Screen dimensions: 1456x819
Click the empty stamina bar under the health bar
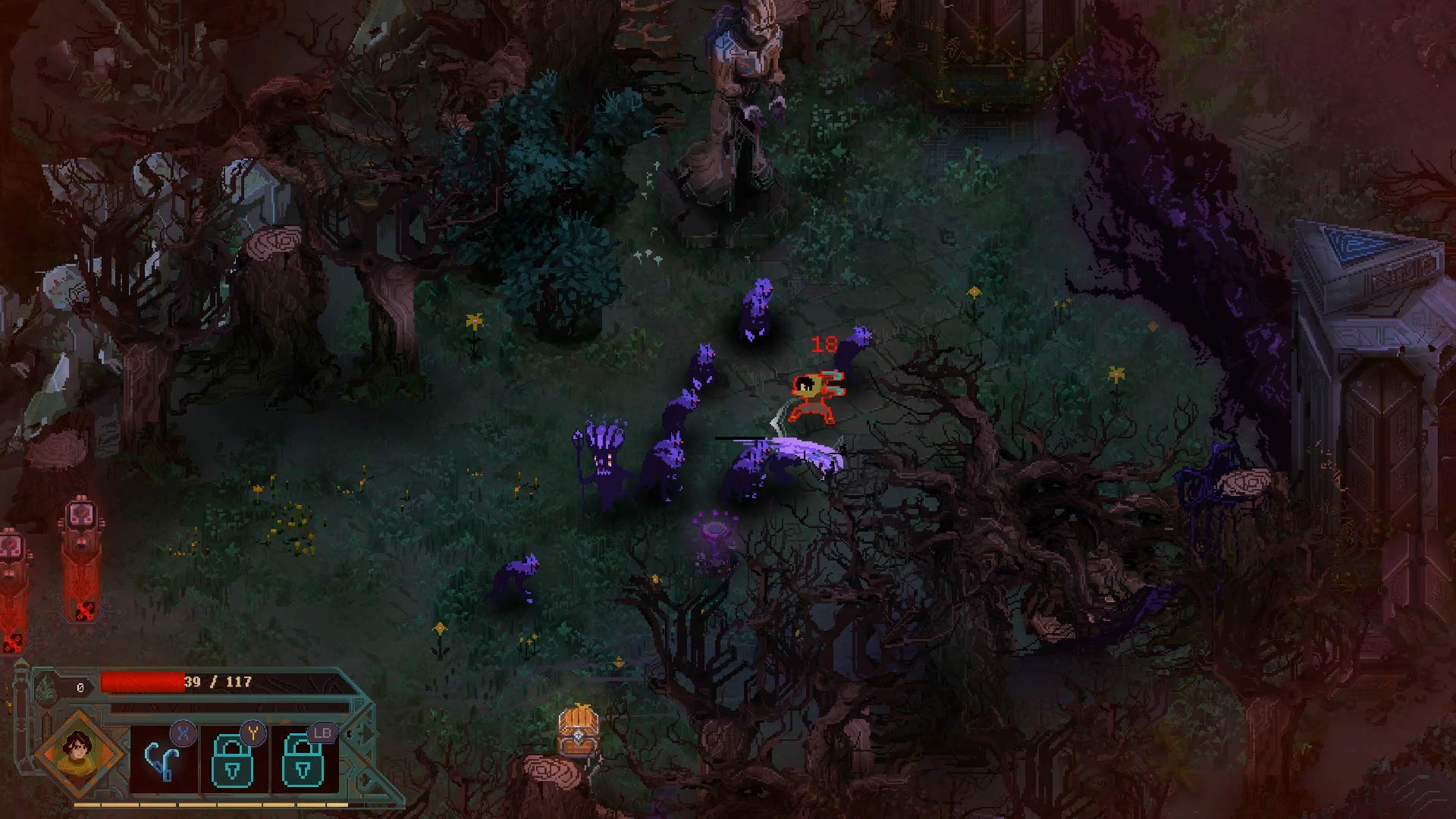(x=227, y=707)
